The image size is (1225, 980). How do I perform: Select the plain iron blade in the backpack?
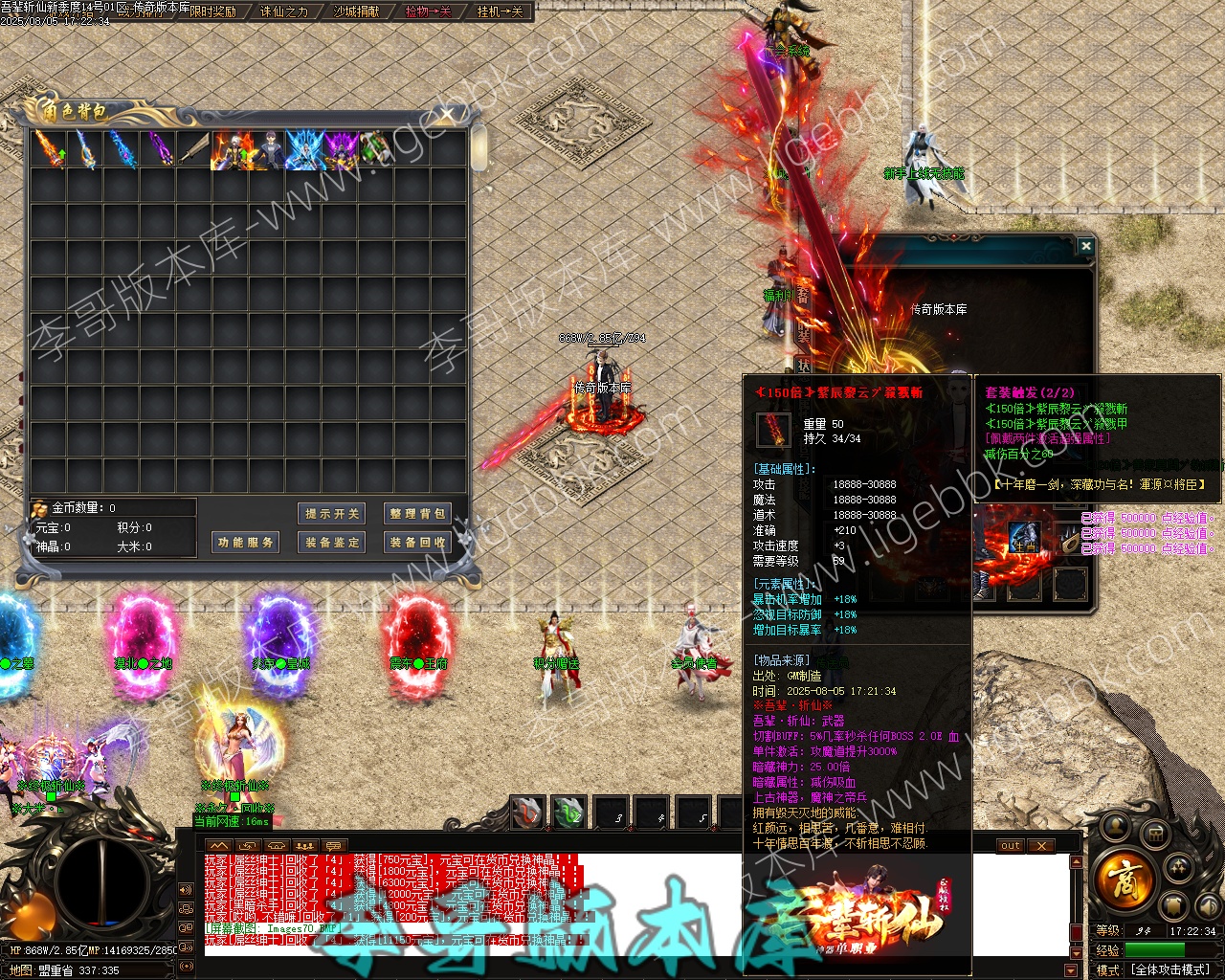(x=194, y=150)
